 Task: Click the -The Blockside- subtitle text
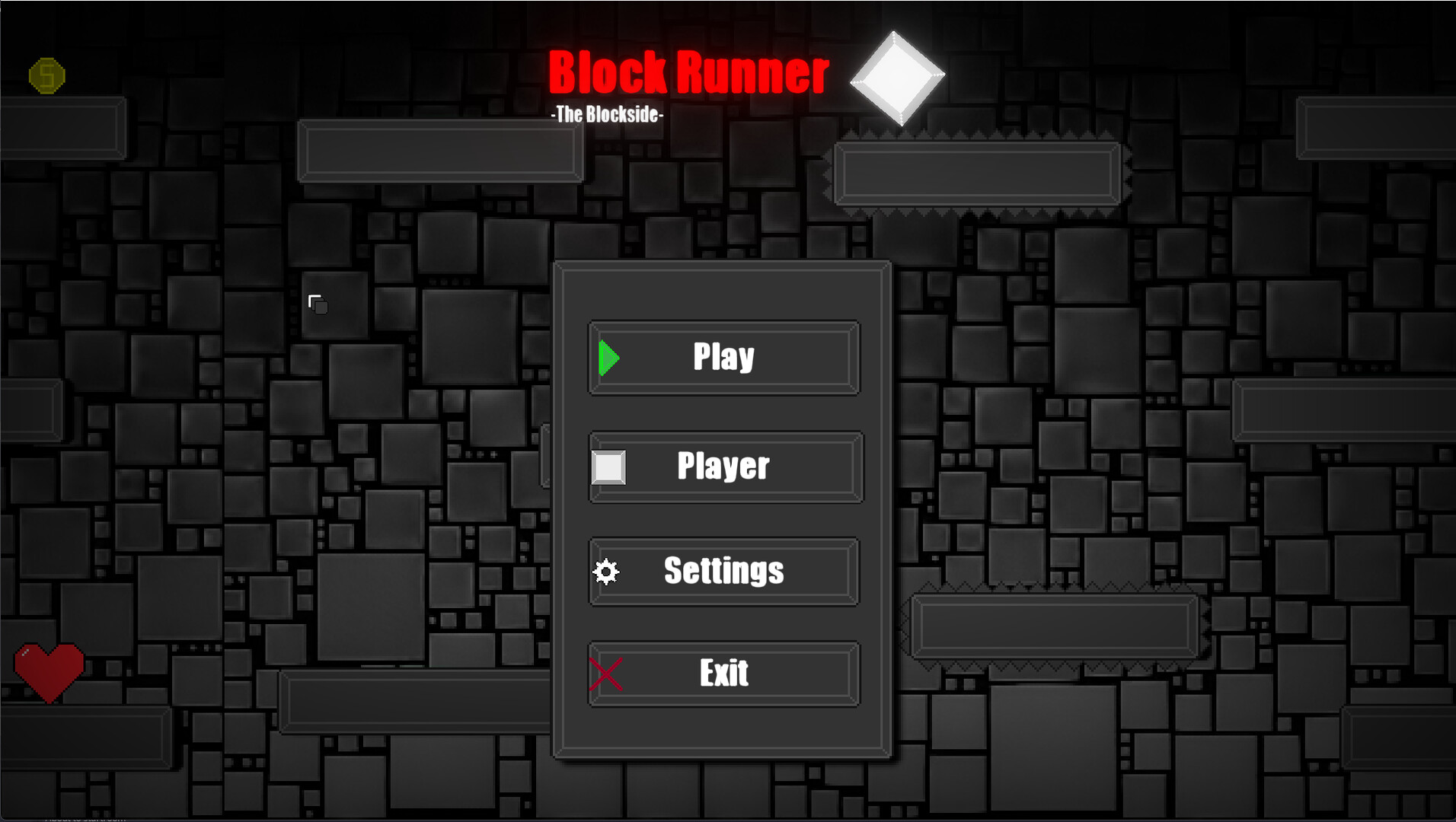click(x=607, y=116)
